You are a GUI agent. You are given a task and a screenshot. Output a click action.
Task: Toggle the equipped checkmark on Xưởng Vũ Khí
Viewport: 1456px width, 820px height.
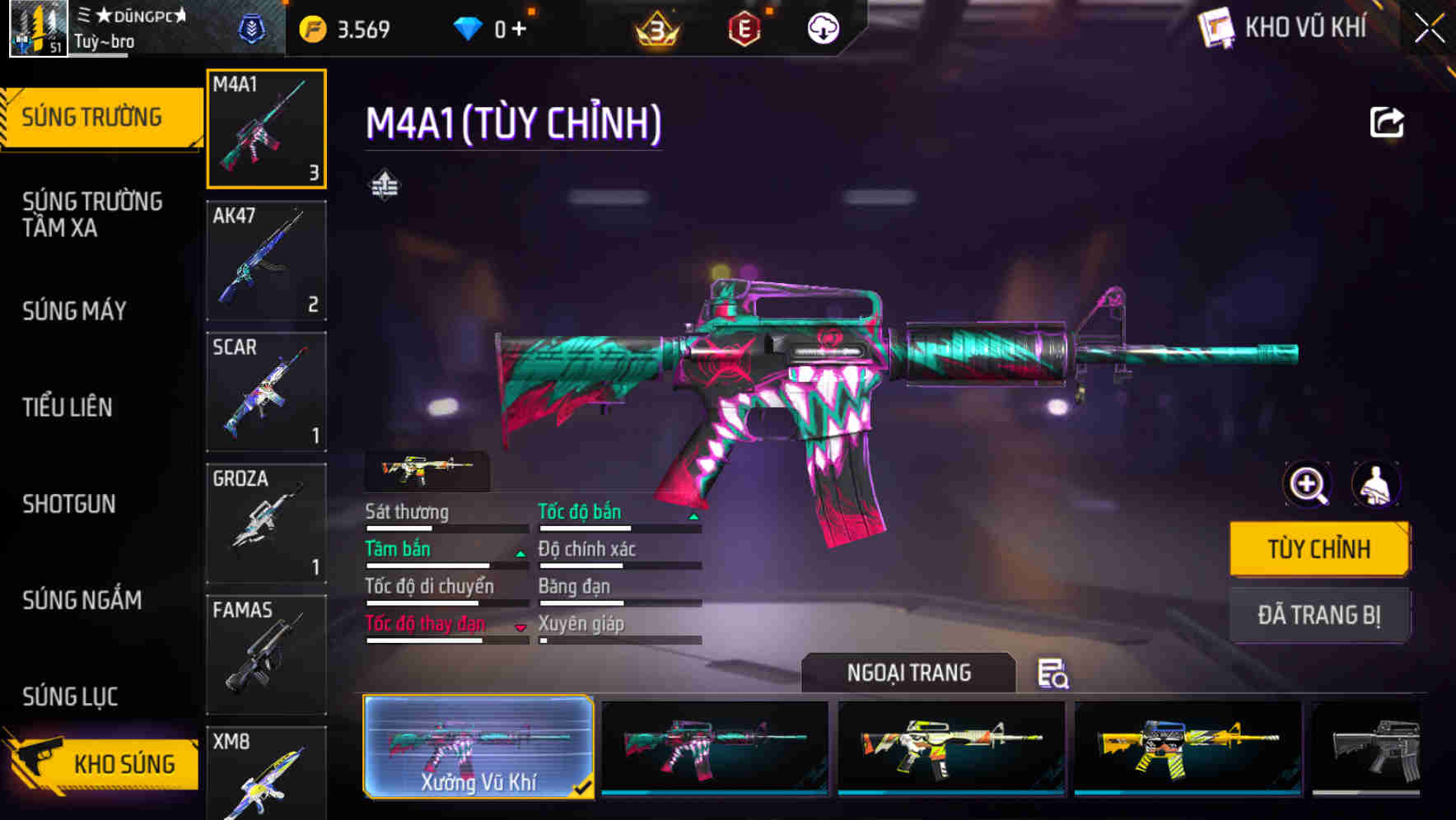tap(586, 788)
